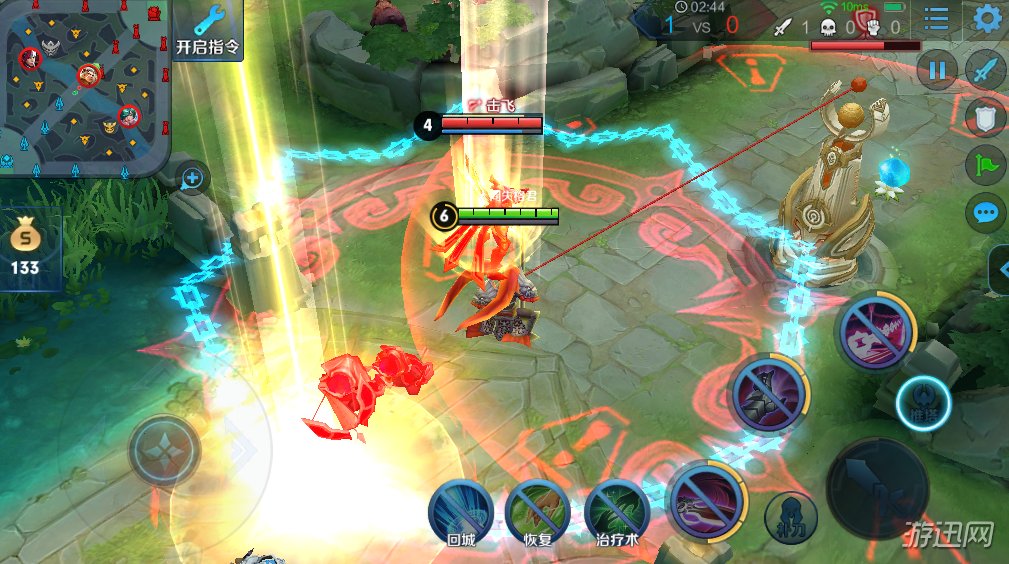Hit the large sword basic attack button
The width and height of the screenshot is (1009, 564).
tap(877, 488)
